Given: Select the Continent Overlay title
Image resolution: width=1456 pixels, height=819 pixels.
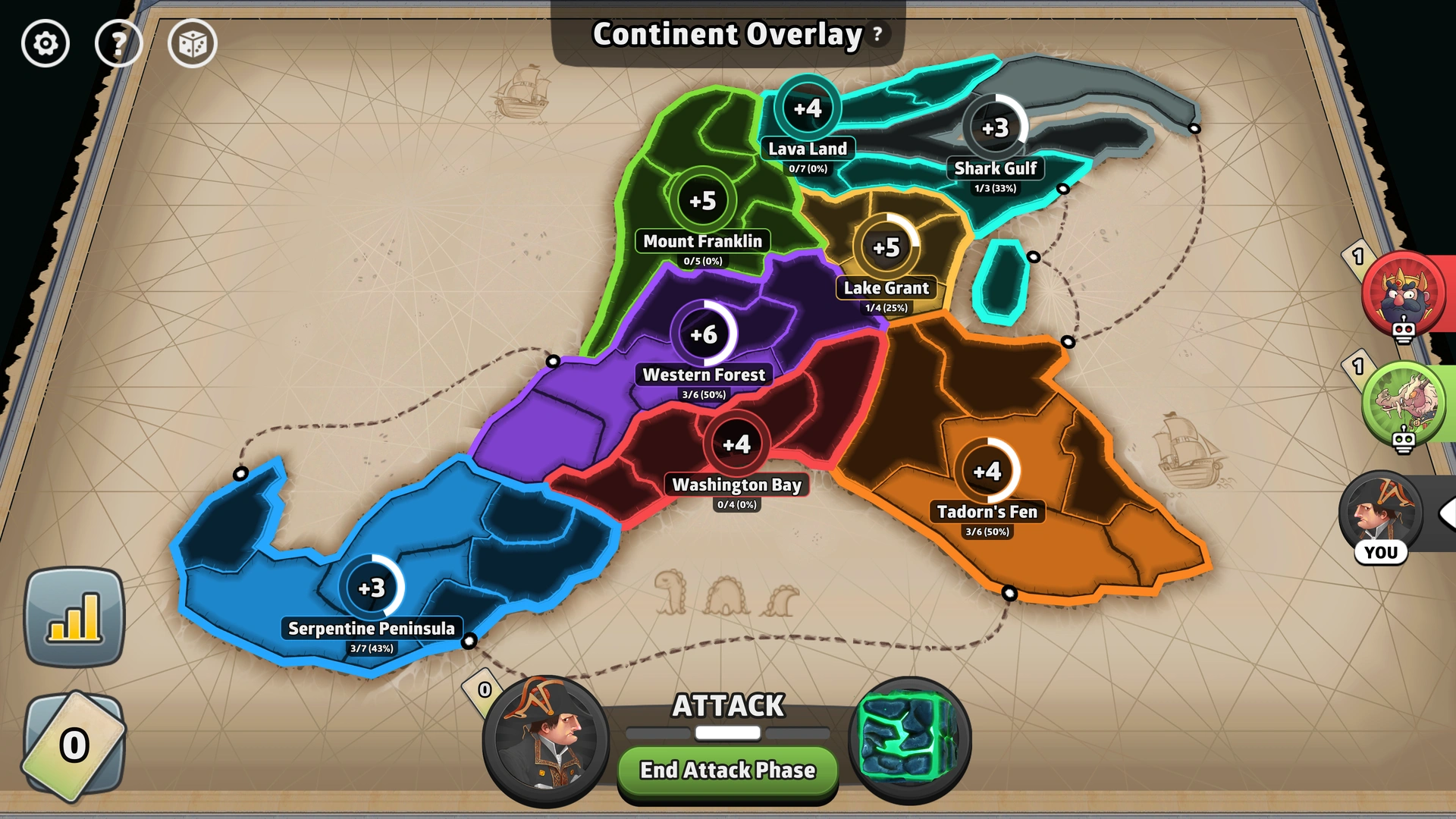Looking at the screenshot, I should click(x=726, y=34).
